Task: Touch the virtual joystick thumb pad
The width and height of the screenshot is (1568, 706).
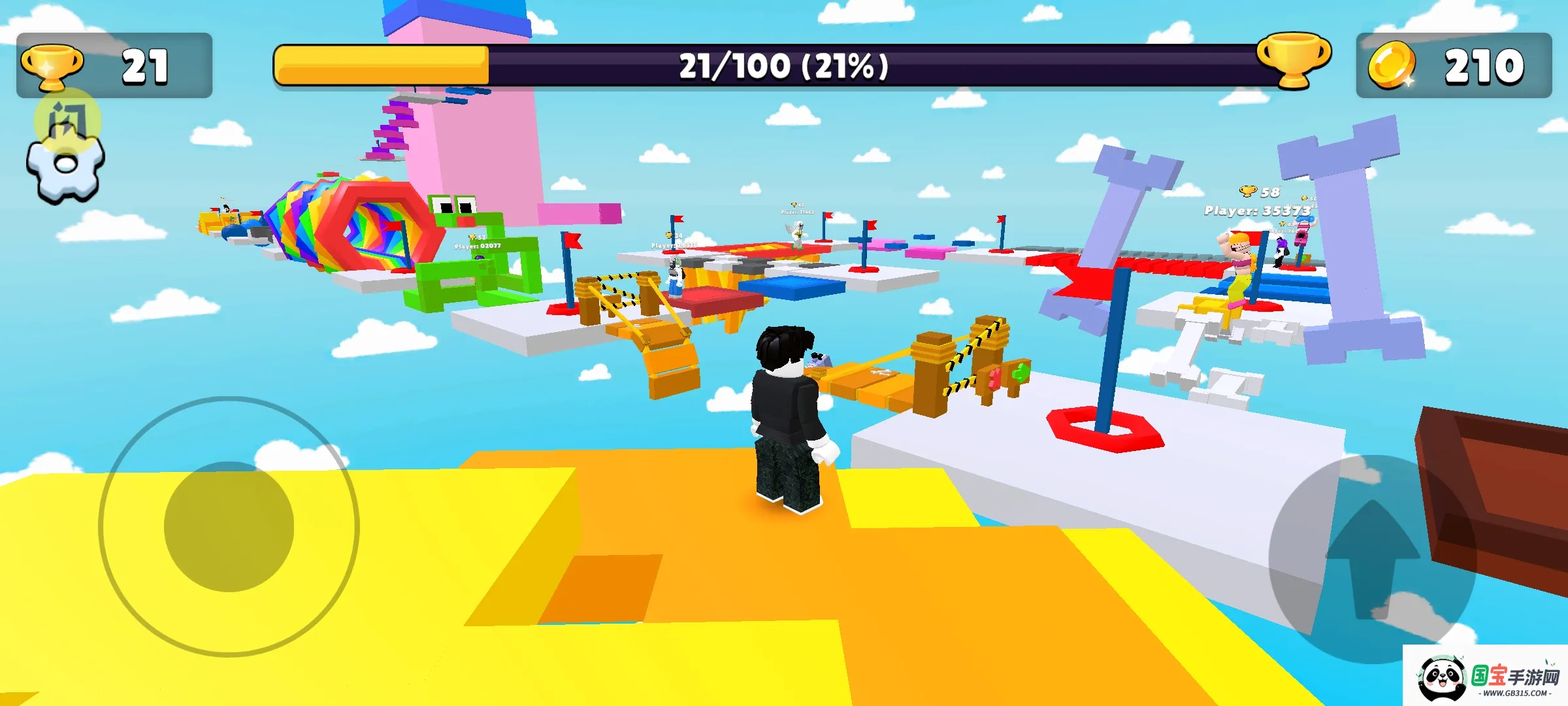Action: tap(229, 527)
